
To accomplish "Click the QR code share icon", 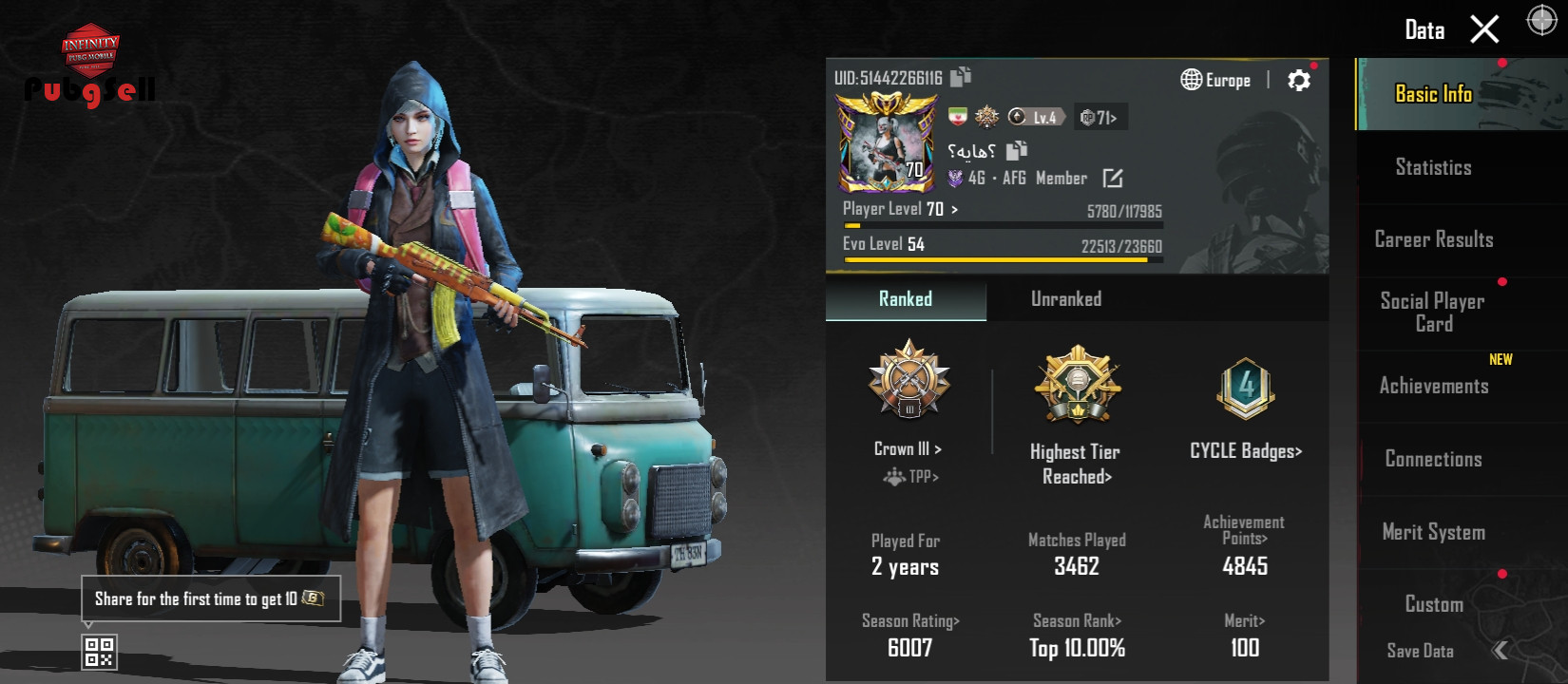I will [99, 652].
